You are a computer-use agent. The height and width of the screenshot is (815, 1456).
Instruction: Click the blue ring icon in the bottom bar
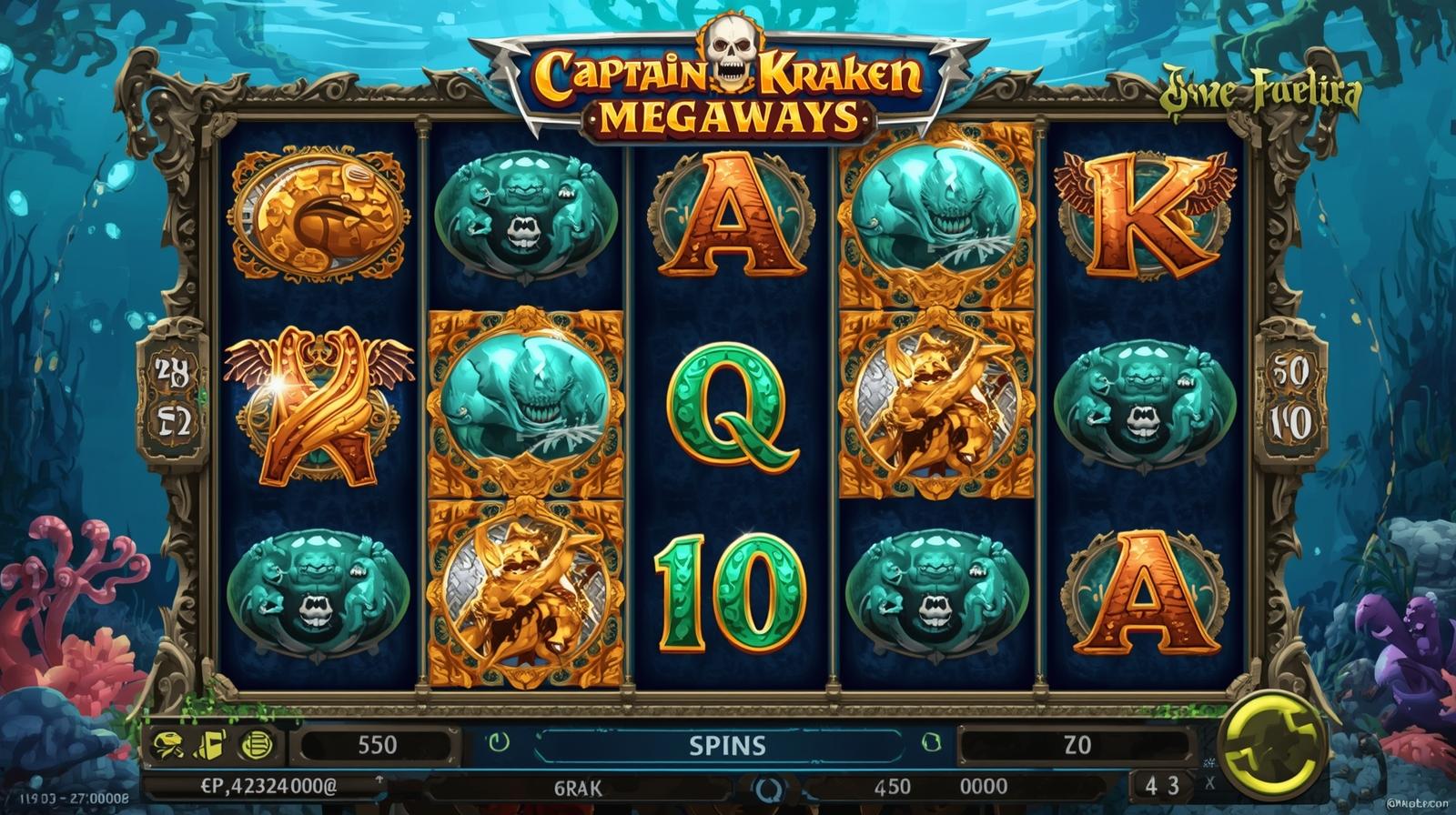pos(767,787)
